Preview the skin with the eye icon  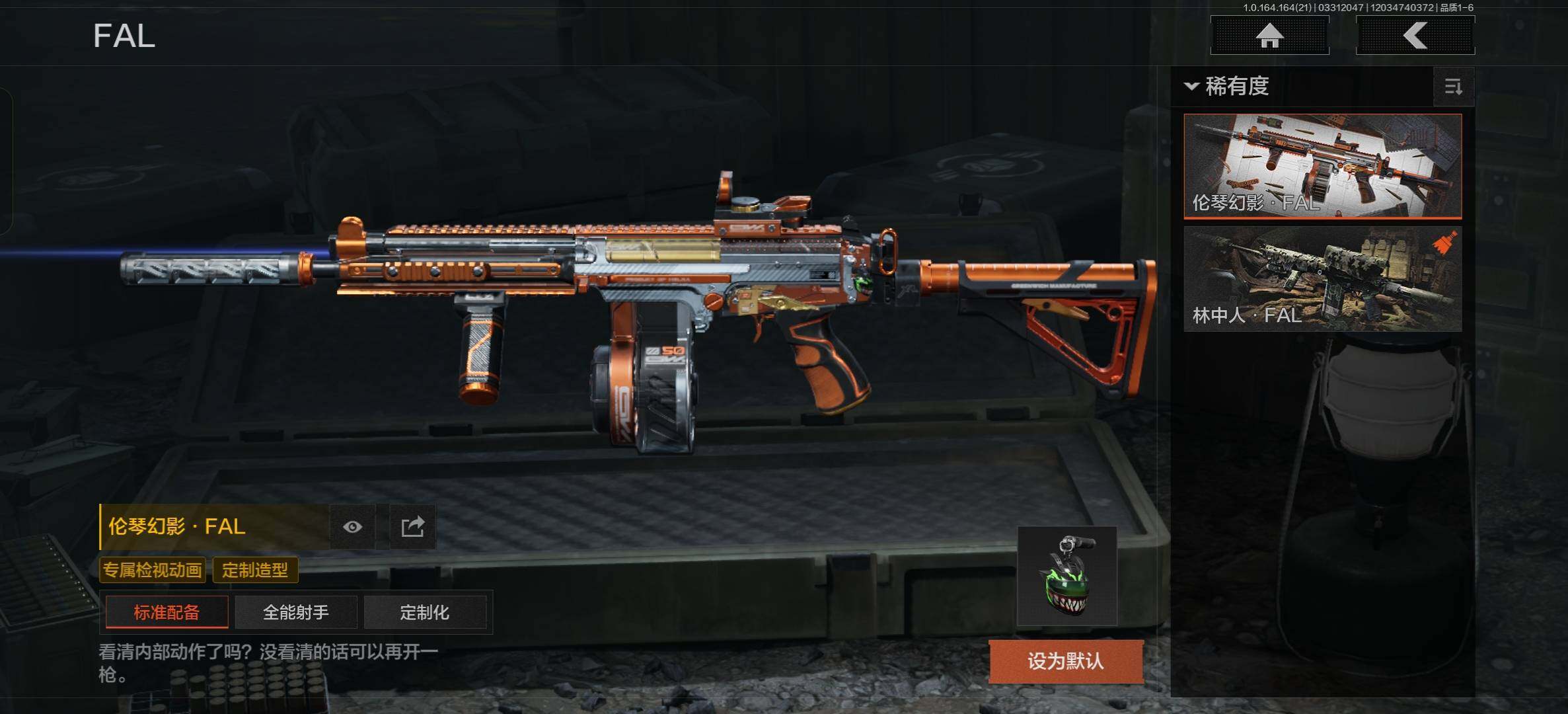(x=353, y=527)
